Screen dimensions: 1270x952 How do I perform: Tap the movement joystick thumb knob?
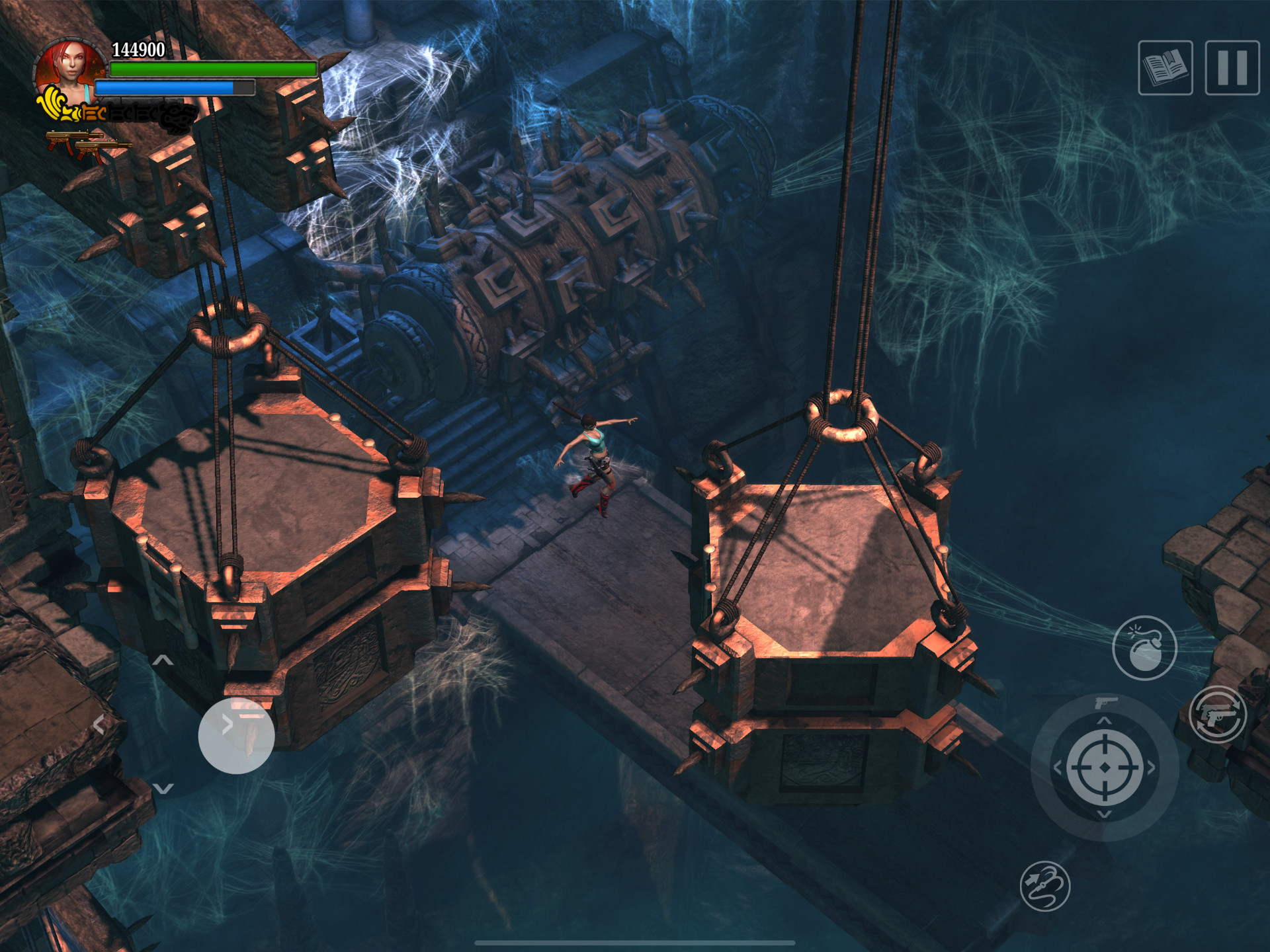pos(236,735)
